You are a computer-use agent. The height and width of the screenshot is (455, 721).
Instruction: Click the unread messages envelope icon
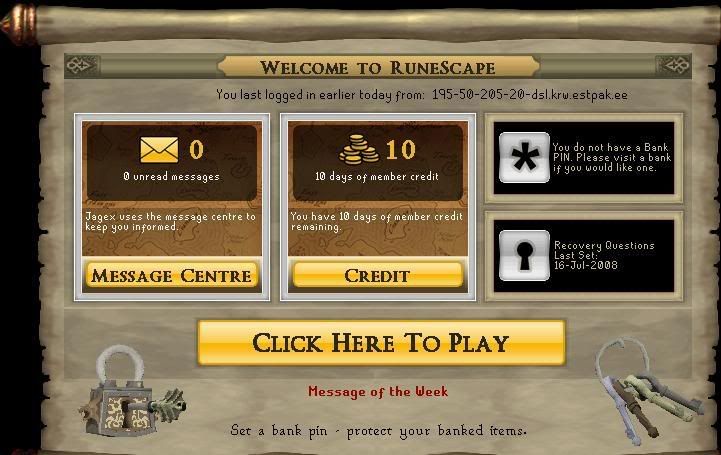160,151
